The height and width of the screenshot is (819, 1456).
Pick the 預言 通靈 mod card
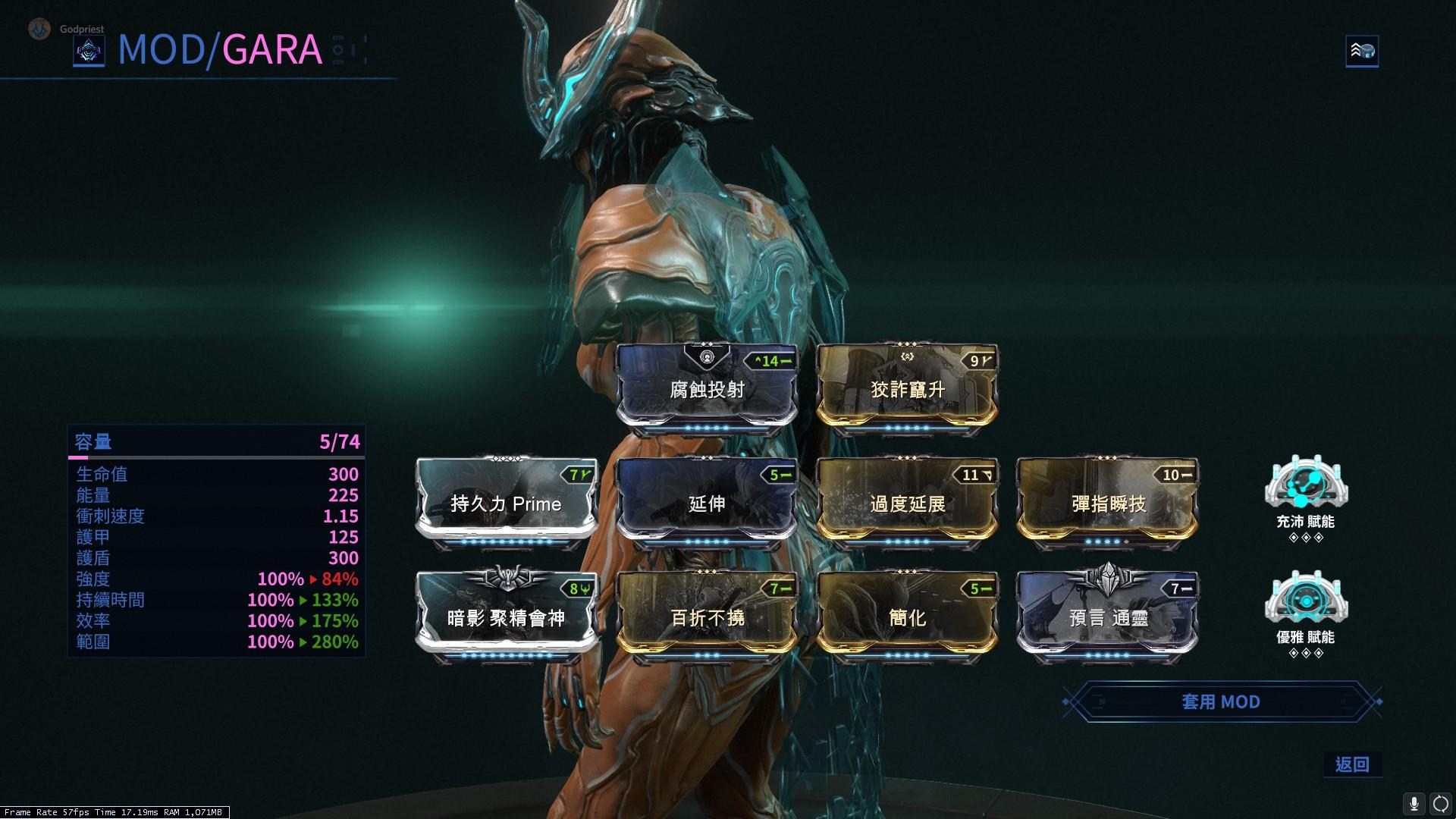[1108, 617]
